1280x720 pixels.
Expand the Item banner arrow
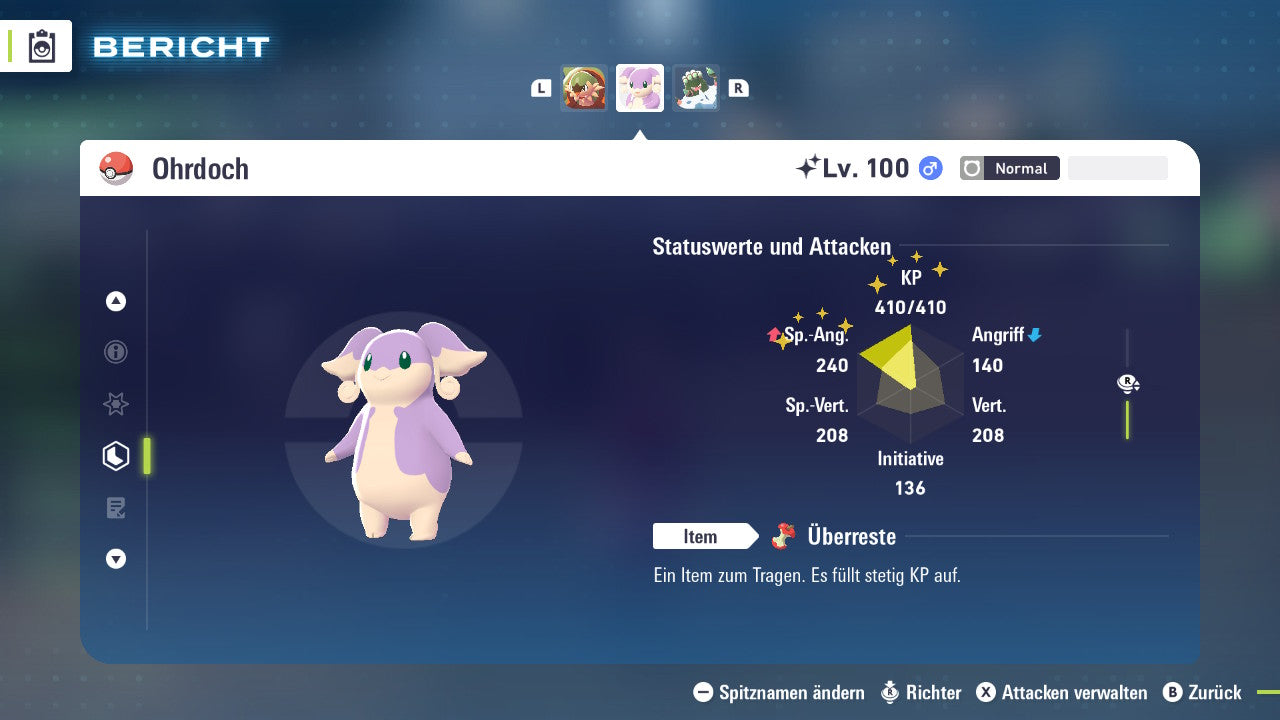(752, 536)
